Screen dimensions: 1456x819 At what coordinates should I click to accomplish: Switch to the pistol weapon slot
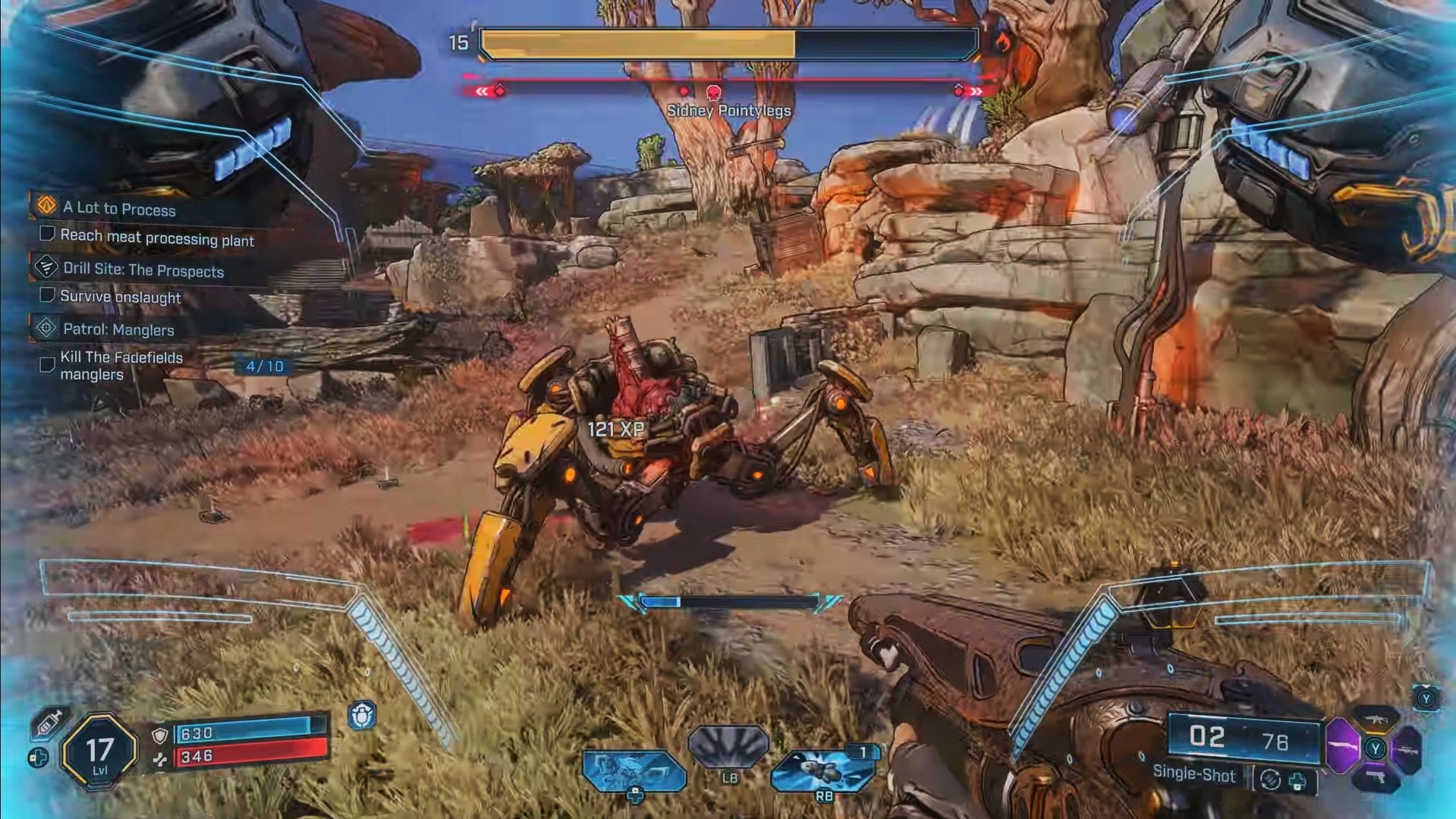1376,779
